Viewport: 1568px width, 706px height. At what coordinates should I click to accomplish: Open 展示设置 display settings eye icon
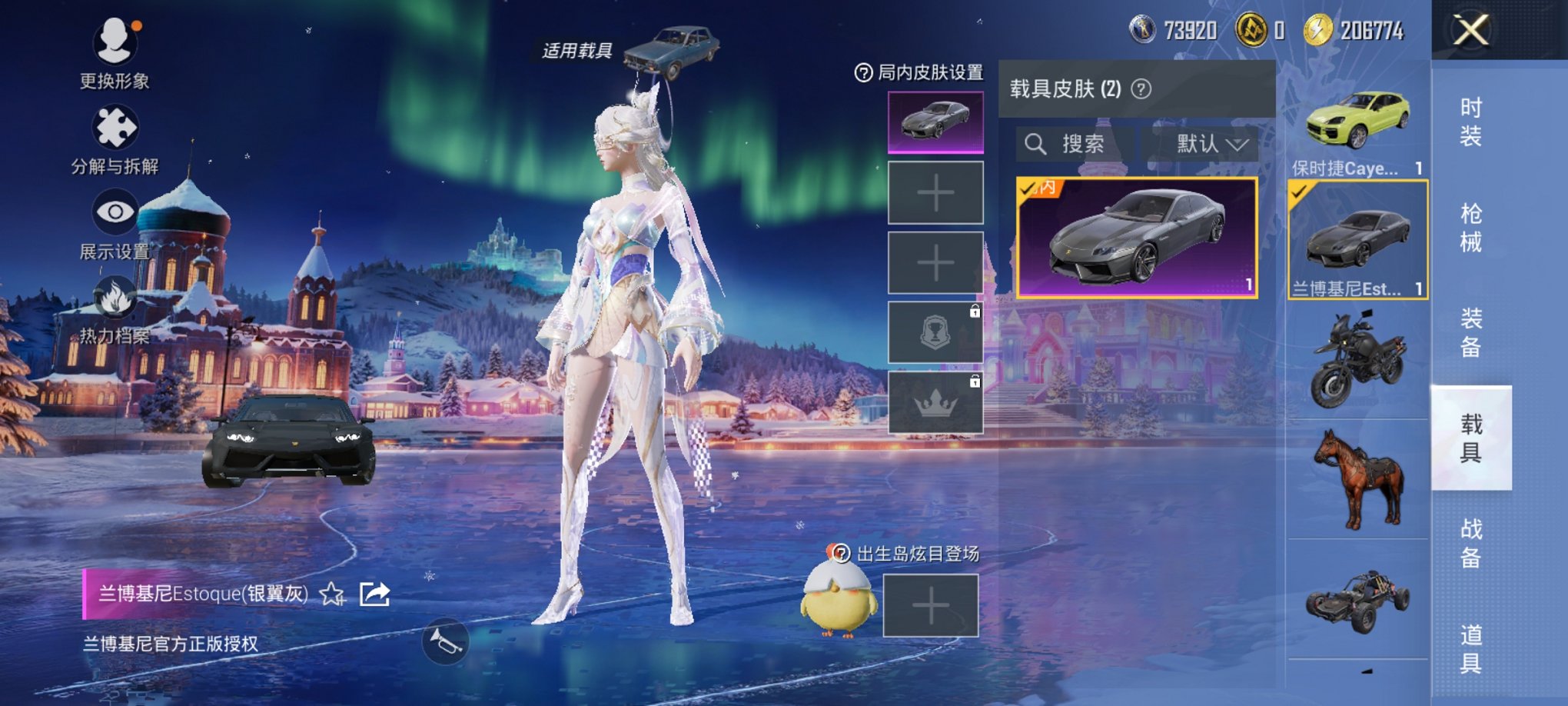click(114, 209)
